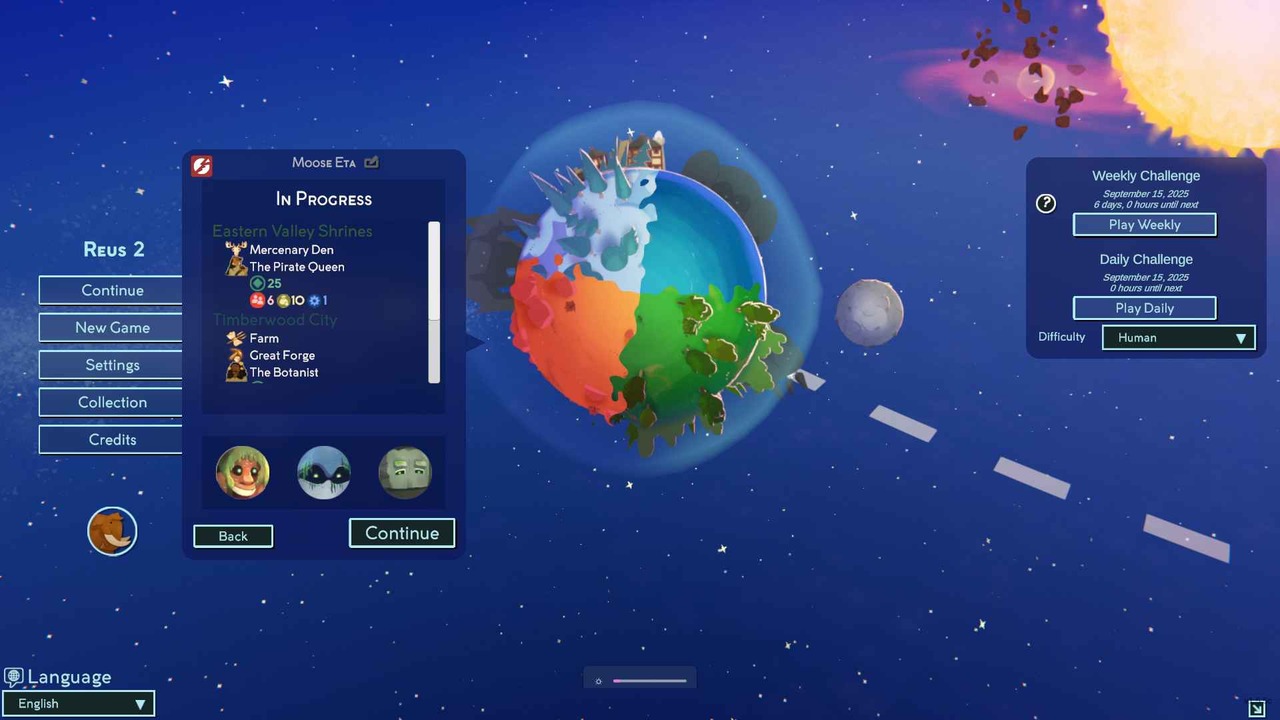Adjust the volume slider at the bottom
Viewport: 1280px width, 720px height.
tap(649, 680)
